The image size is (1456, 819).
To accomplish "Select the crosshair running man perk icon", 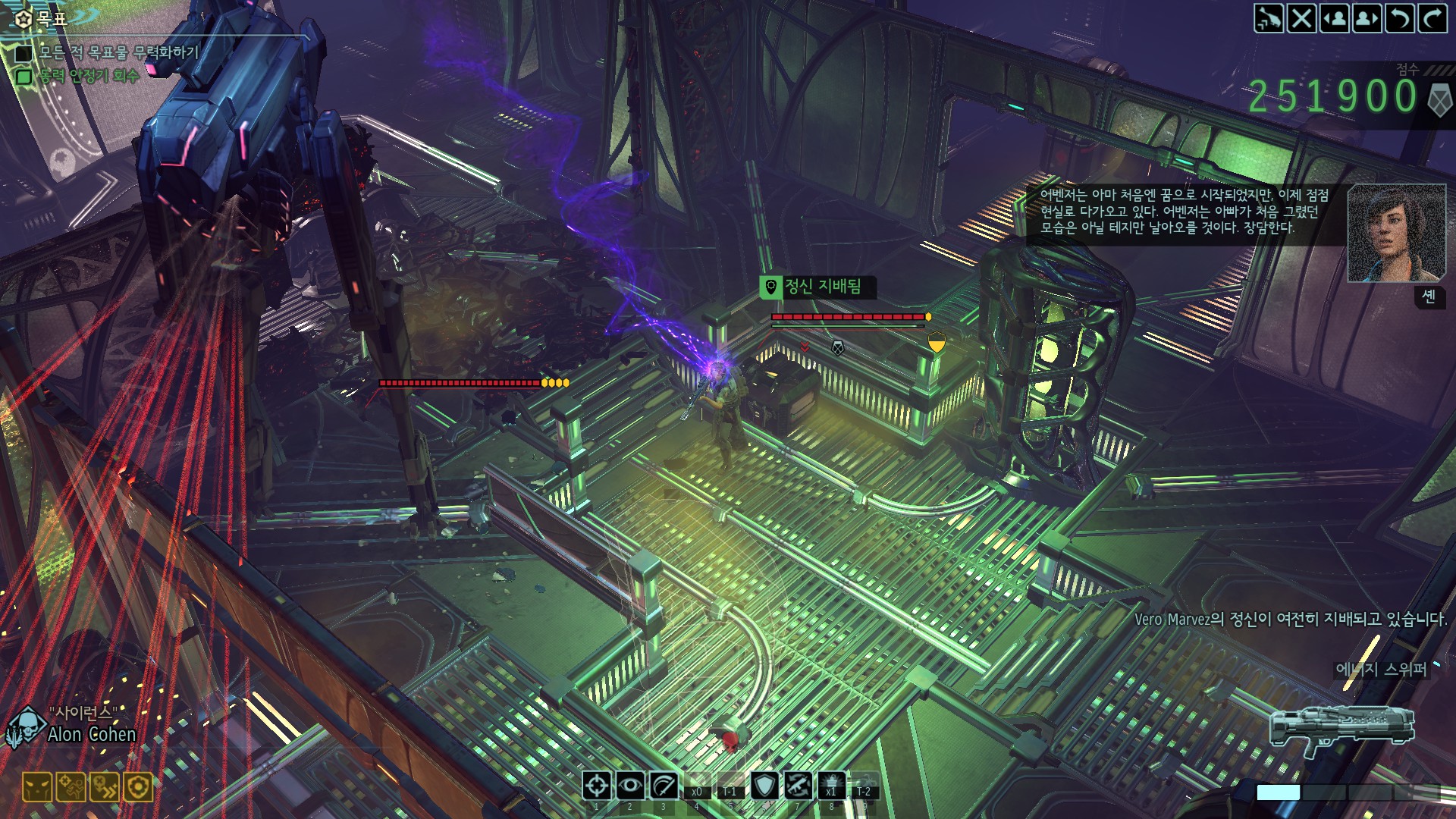I will coord(71,788).
